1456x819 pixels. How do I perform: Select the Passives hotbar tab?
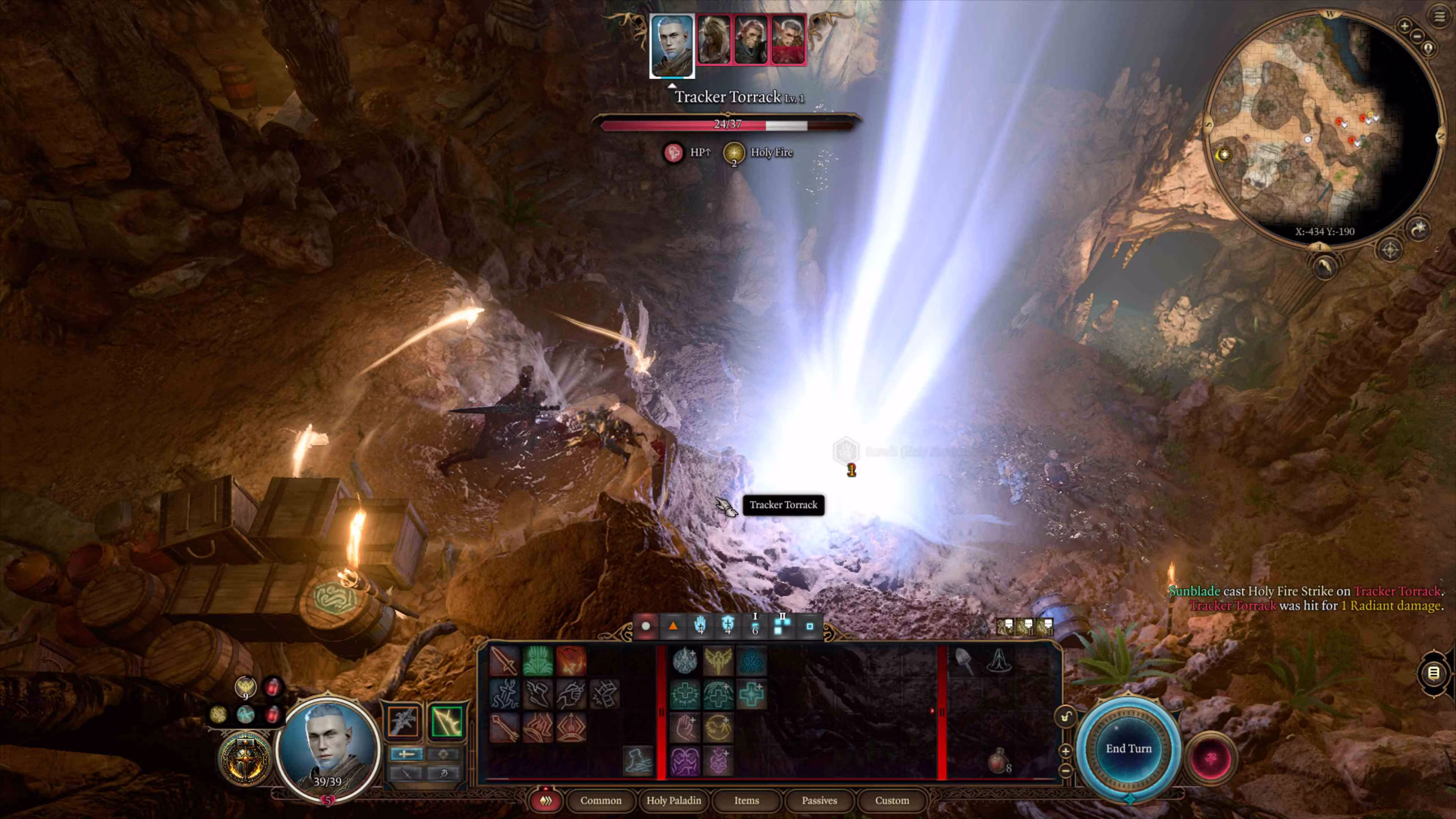(819, 800)
